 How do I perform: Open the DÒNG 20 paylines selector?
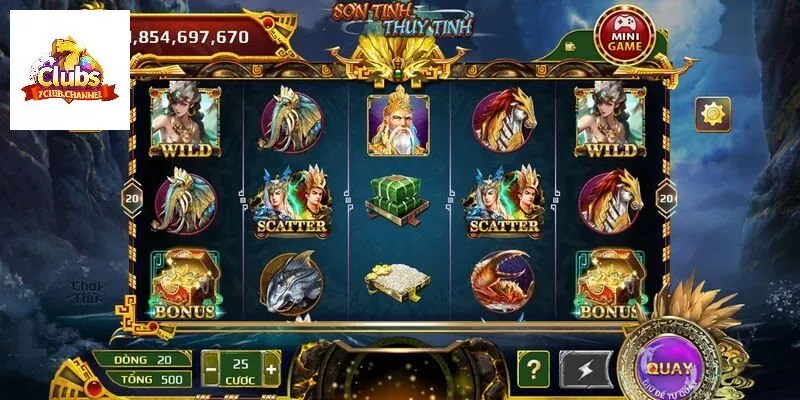coord(143,359)
